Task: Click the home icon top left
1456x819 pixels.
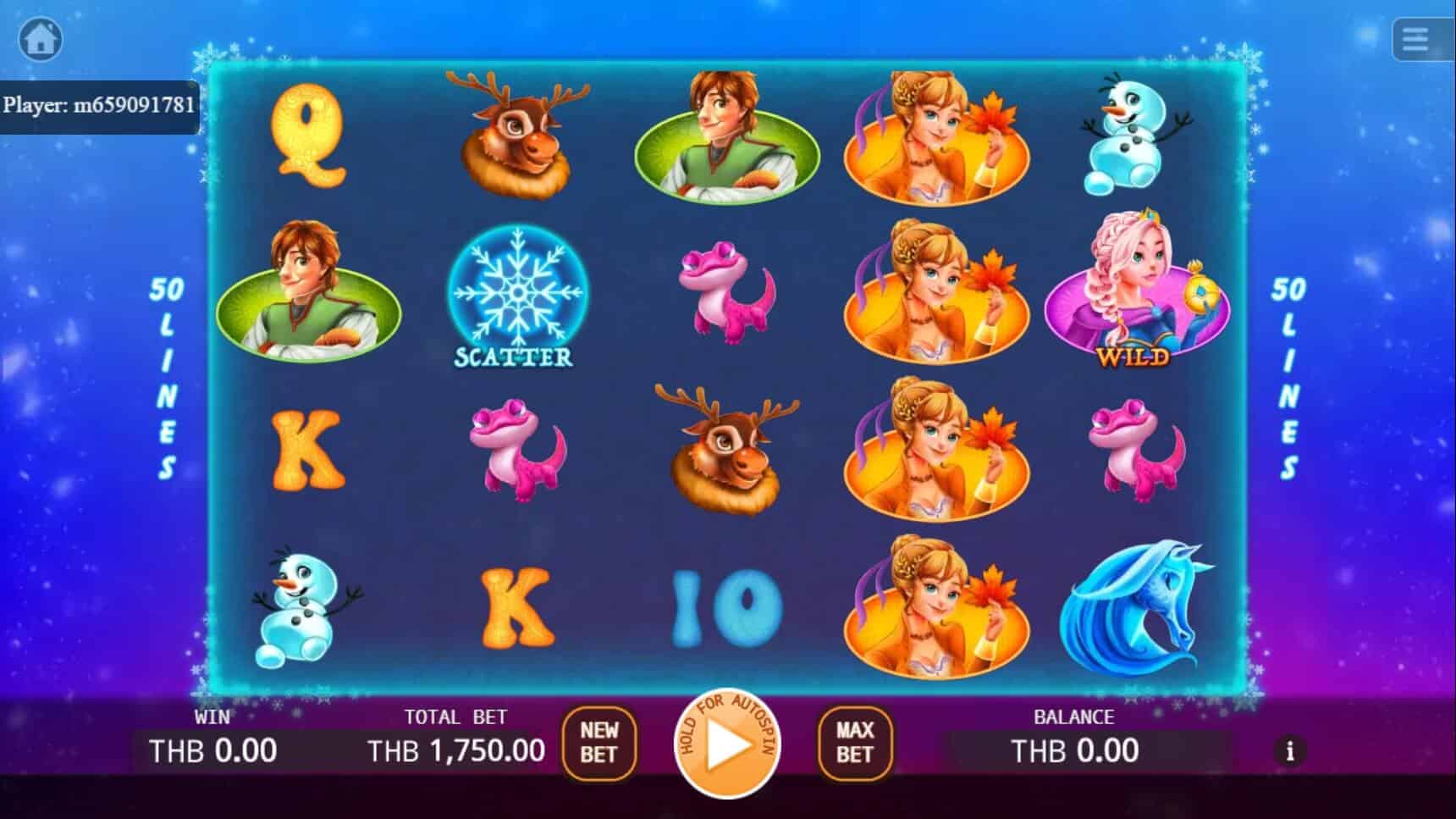Action: 41,39
